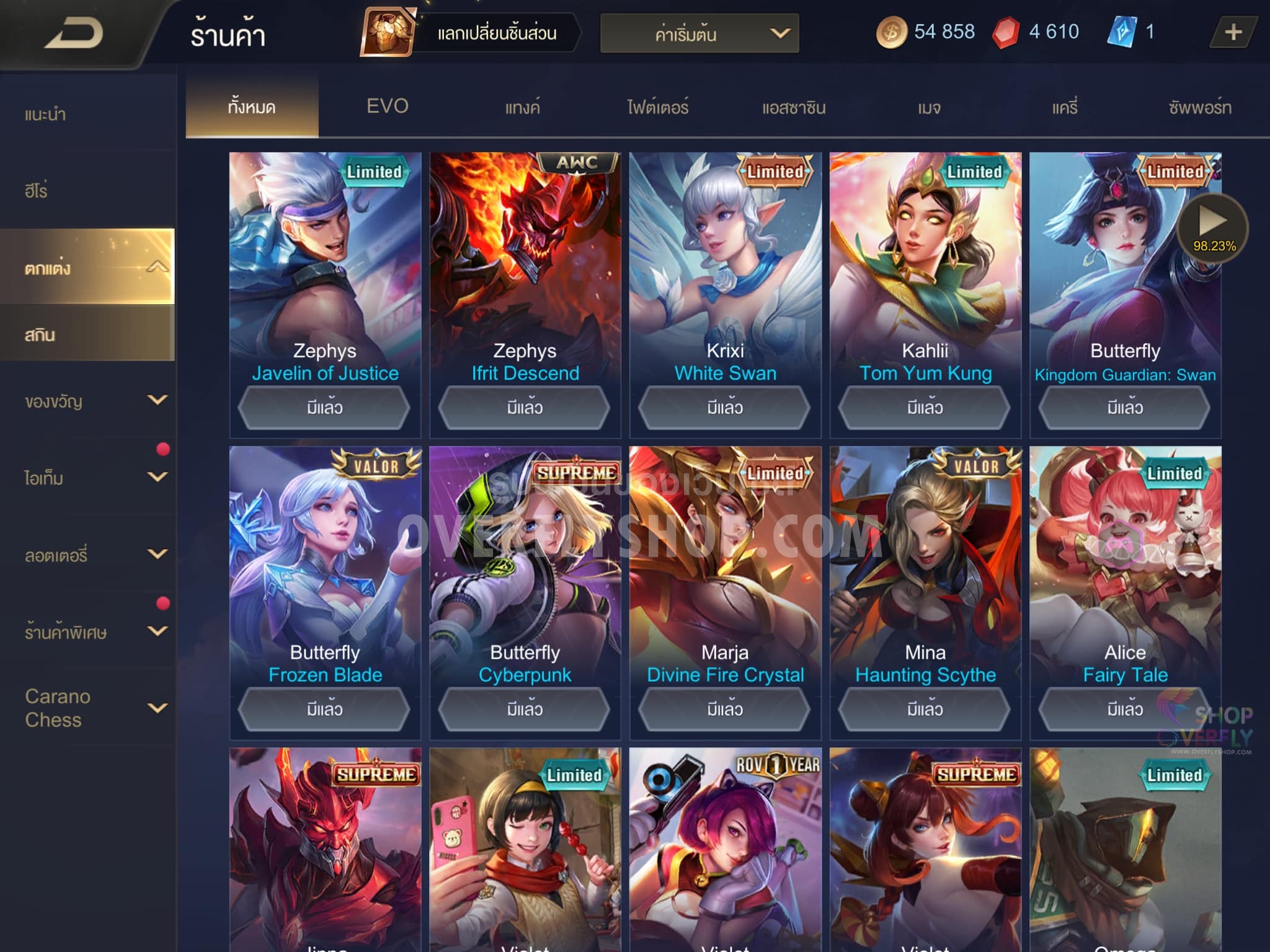This screenshot has width=1270, height=952.
Task: Select the mage category tab
Action: (x=929, y=108)
